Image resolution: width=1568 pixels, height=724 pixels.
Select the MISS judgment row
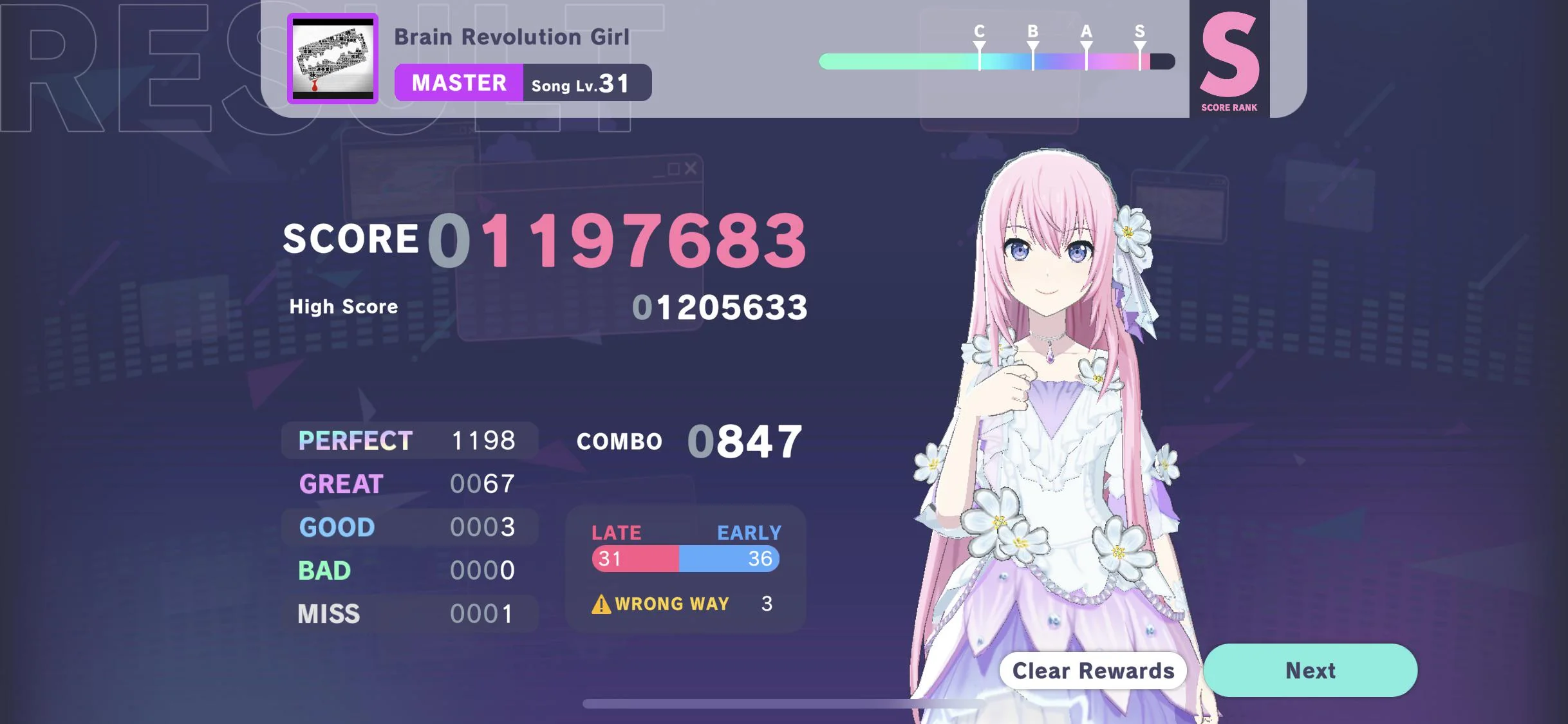[409, 613]
